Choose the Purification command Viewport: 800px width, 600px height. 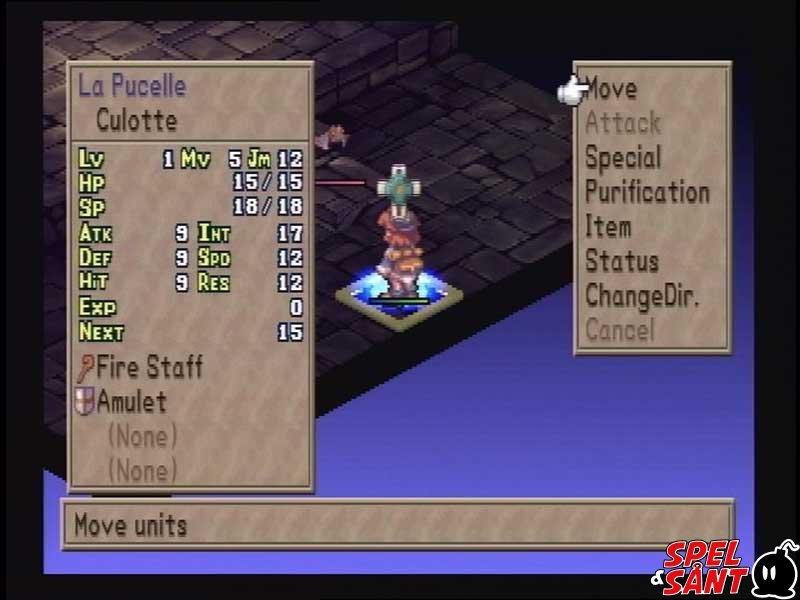point(646,192)
